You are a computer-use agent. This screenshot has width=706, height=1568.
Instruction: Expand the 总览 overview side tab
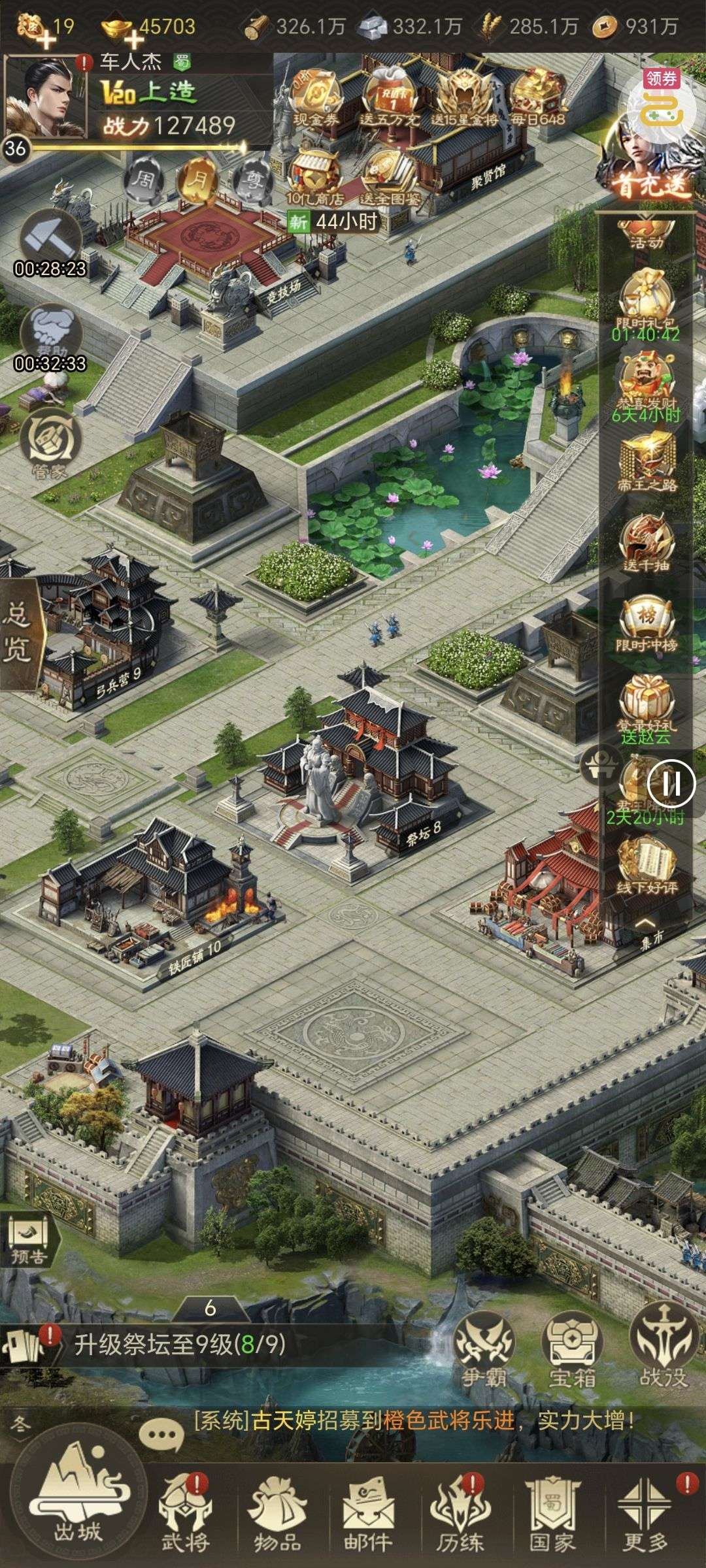click(20, 634)
